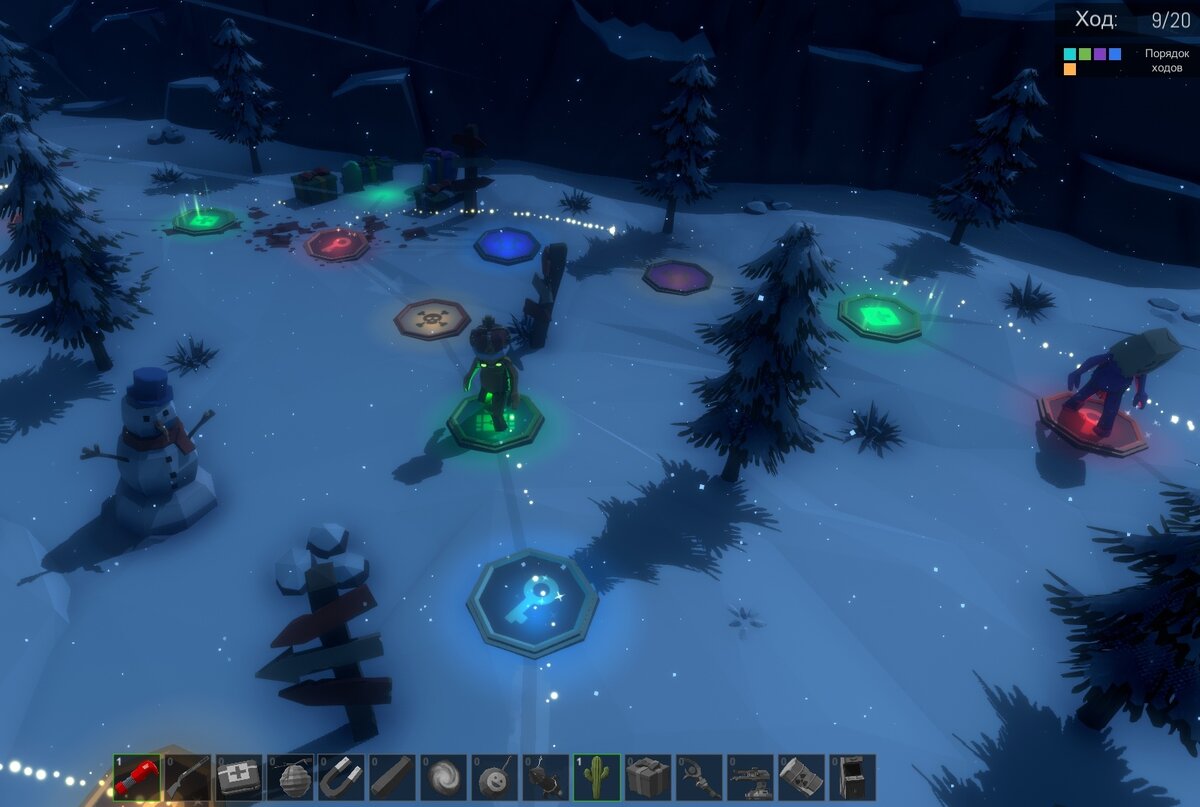
Task: Choose the hanging doll item slot
Action: [546, 777]
